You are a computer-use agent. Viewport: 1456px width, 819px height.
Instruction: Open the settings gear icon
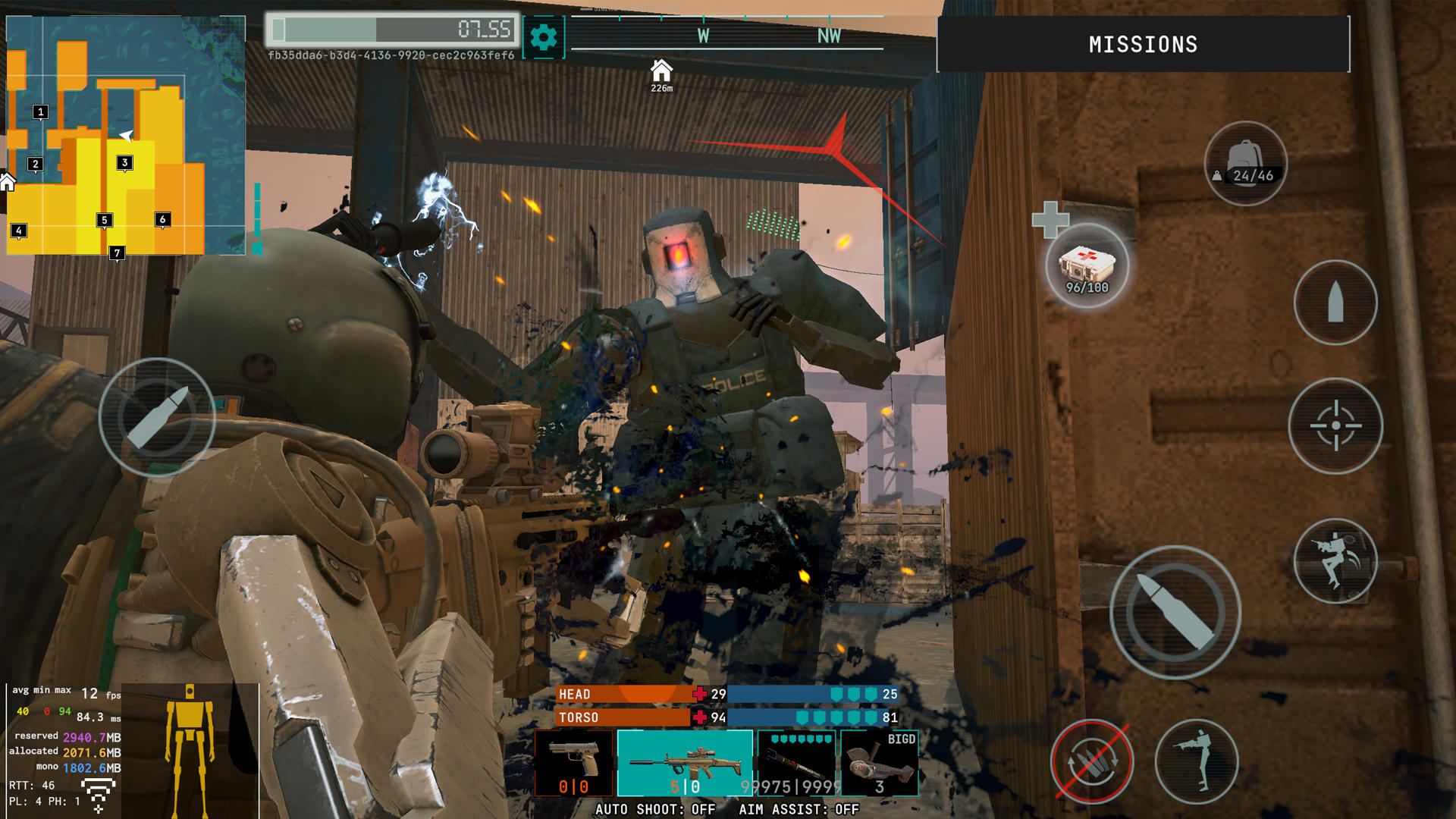pyautogui.click(x=545, y=34)
